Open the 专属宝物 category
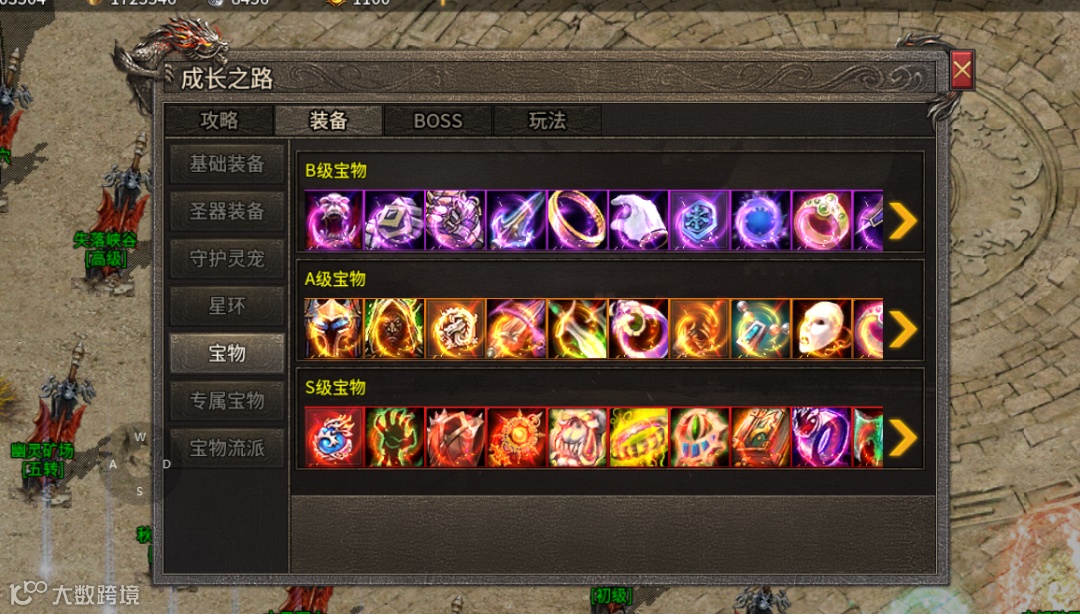Viewport: 1080px width, 614px height. click(227, 400)
